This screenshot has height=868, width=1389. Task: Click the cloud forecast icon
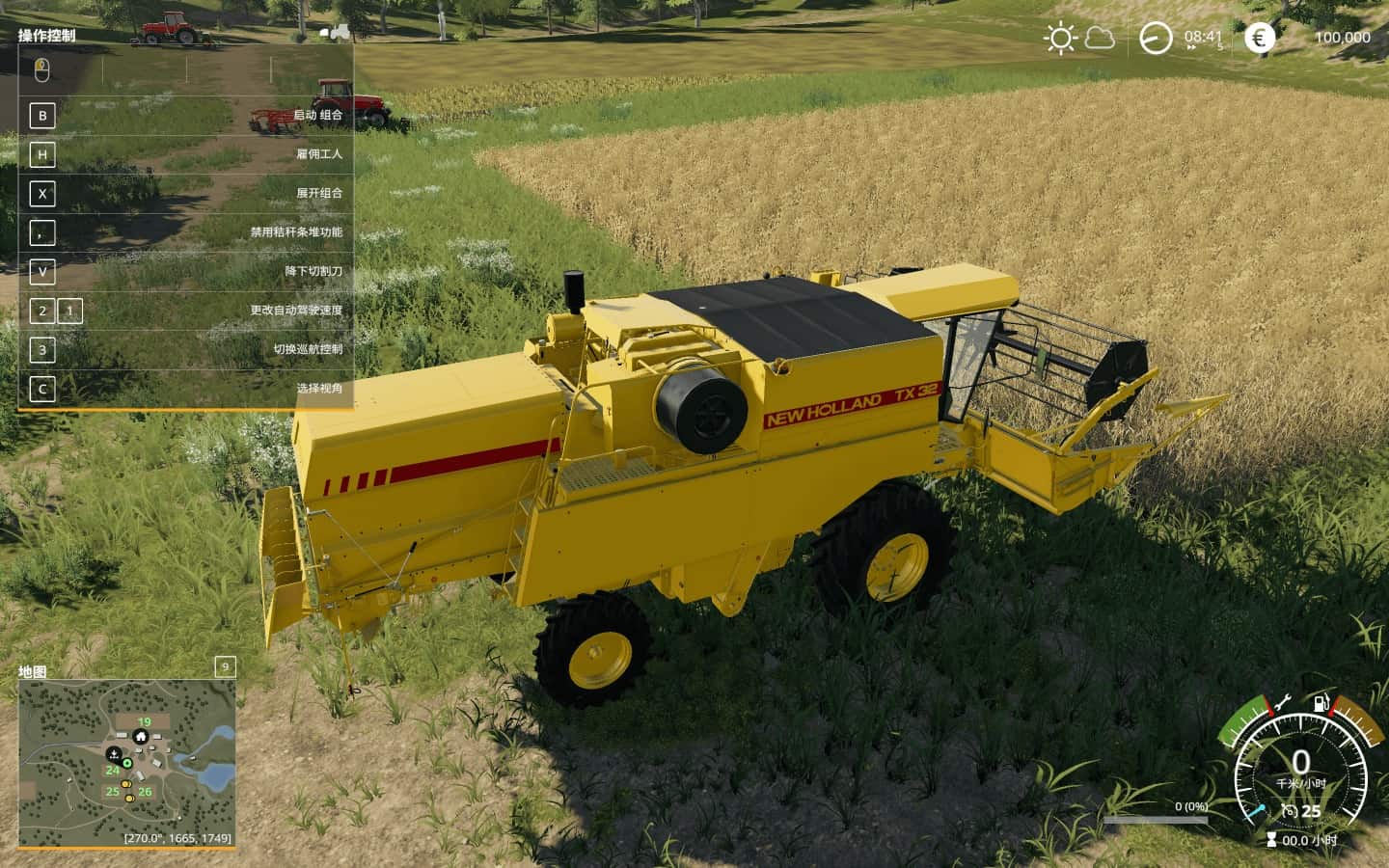coord(1100,39)
